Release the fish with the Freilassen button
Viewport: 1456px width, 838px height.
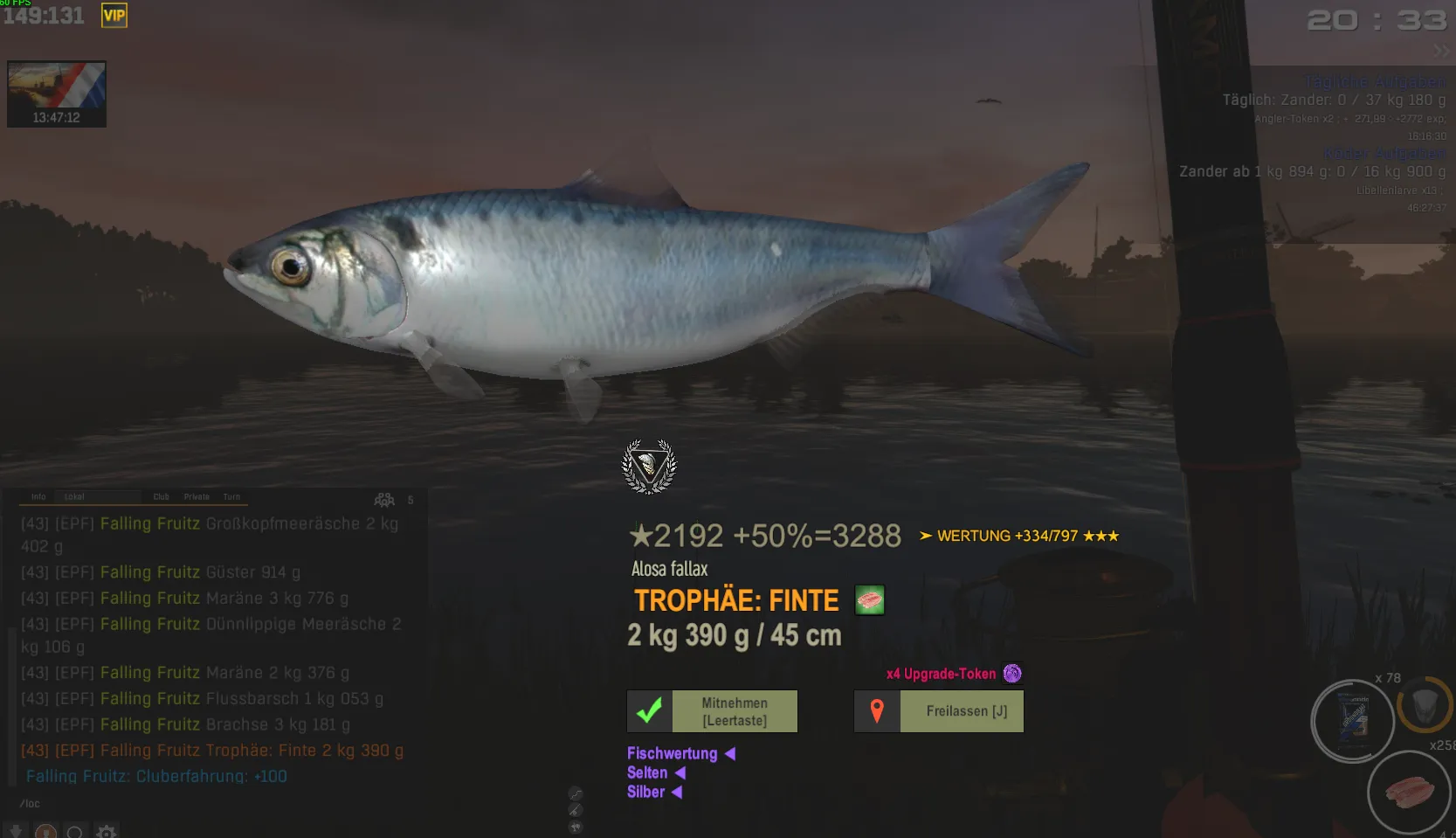click(x=939, y=711)
